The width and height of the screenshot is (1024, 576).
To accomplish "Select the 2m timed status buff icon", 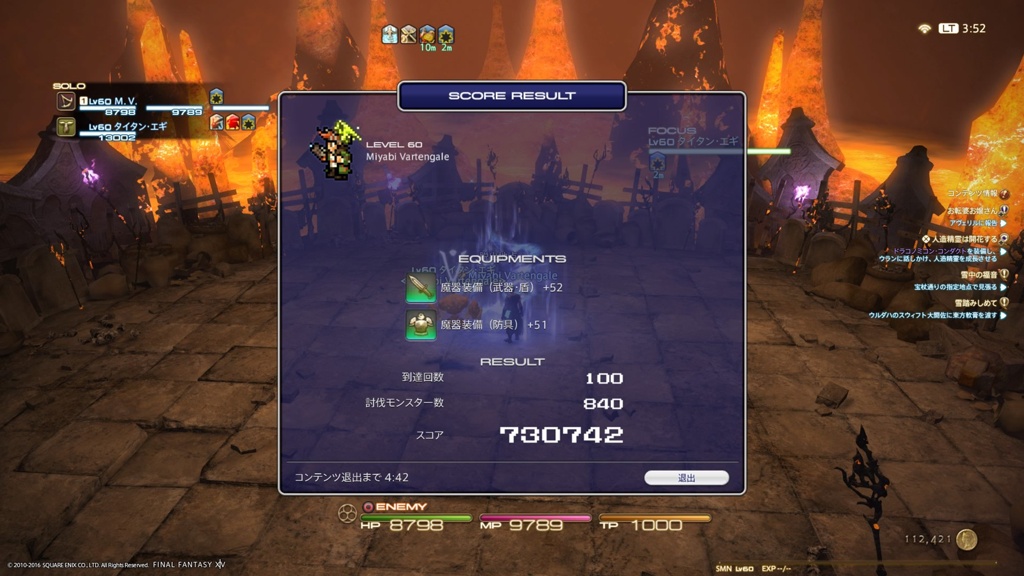I will 446,35.
